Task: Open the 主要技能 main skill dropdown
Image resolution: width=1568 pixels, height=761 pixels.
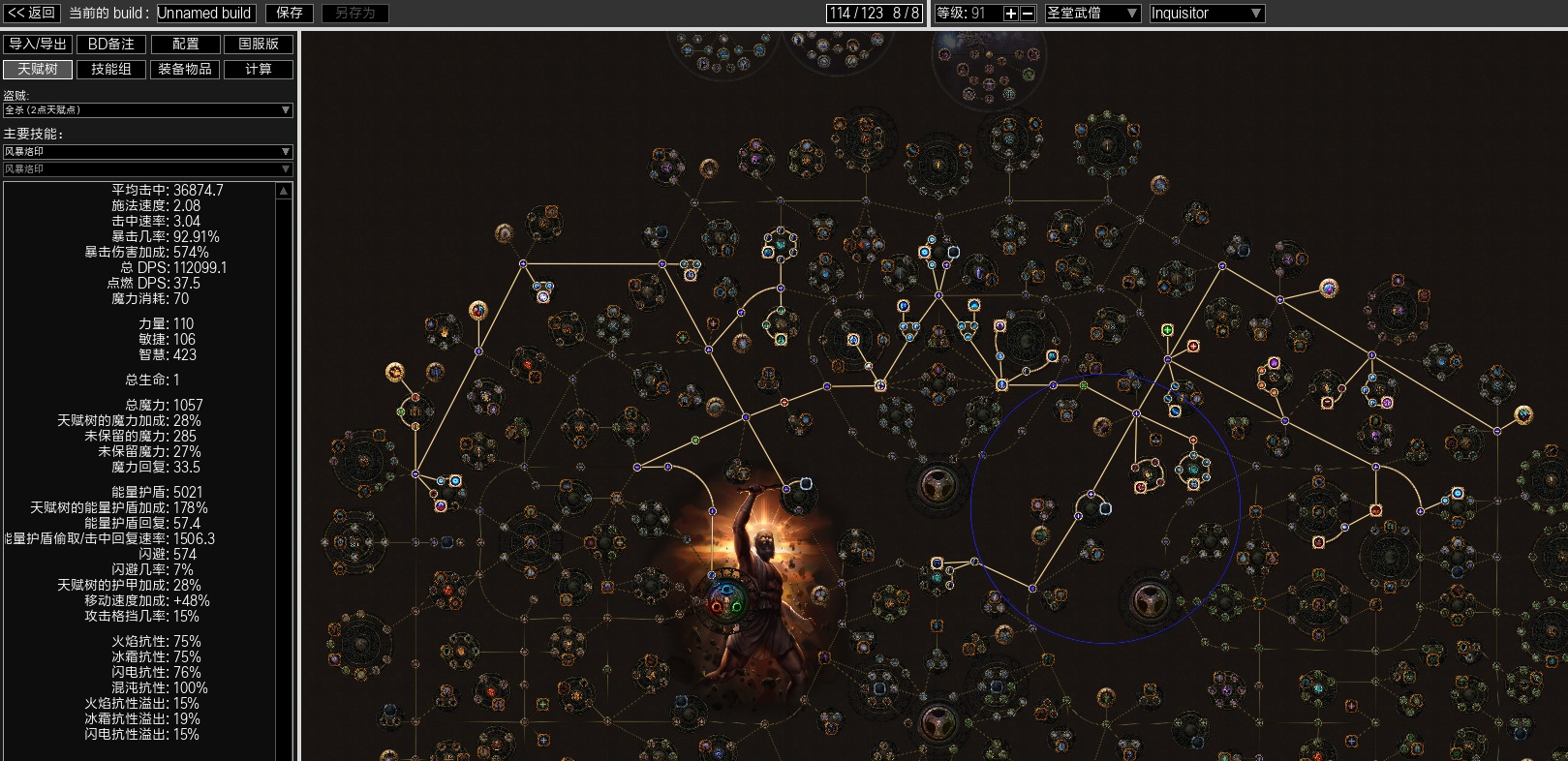Action: coord(147,152)
